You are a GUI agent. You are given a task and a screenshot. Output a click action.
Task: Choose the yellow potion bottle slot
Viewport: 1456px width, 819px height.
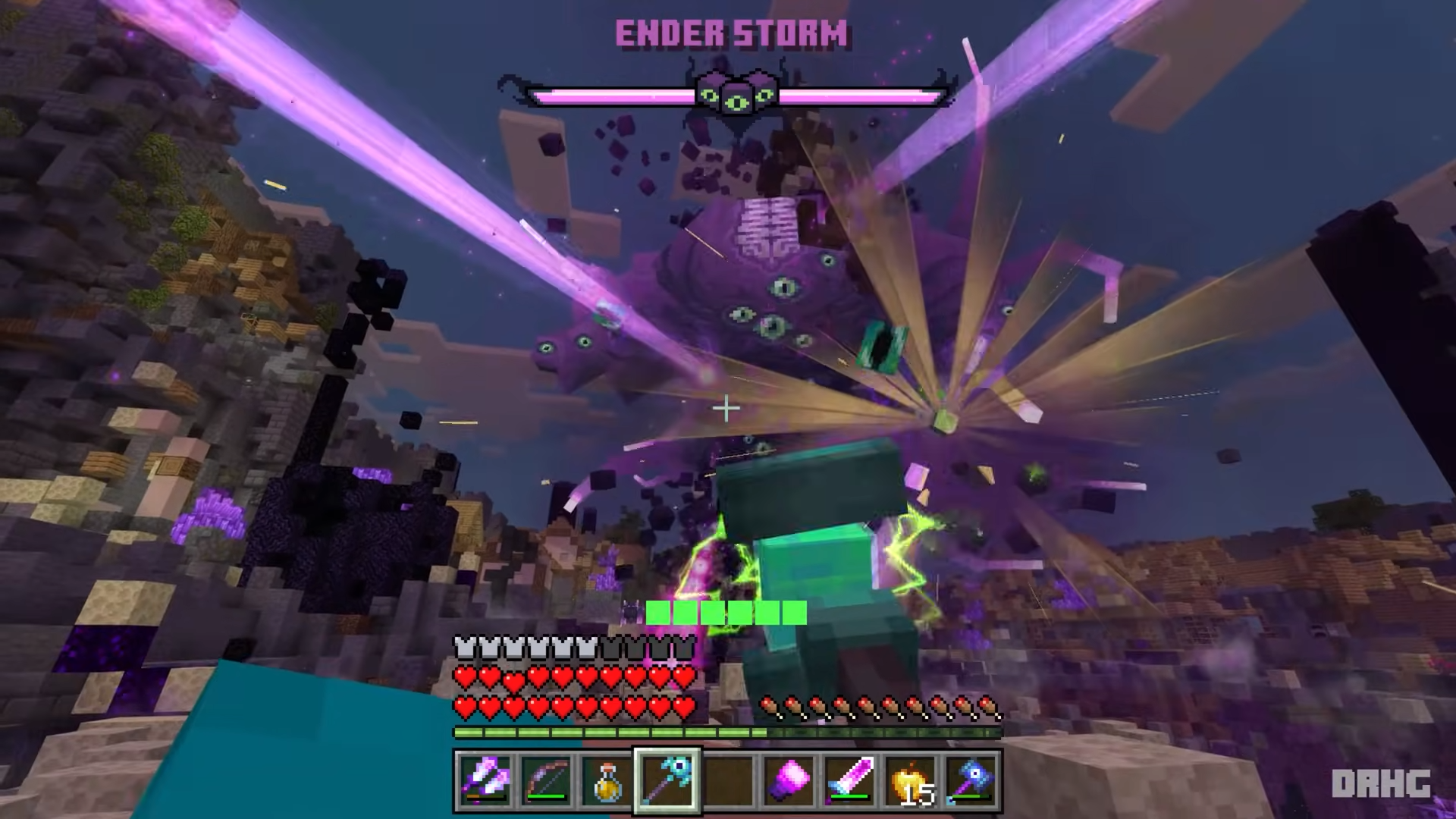[607, 780]
